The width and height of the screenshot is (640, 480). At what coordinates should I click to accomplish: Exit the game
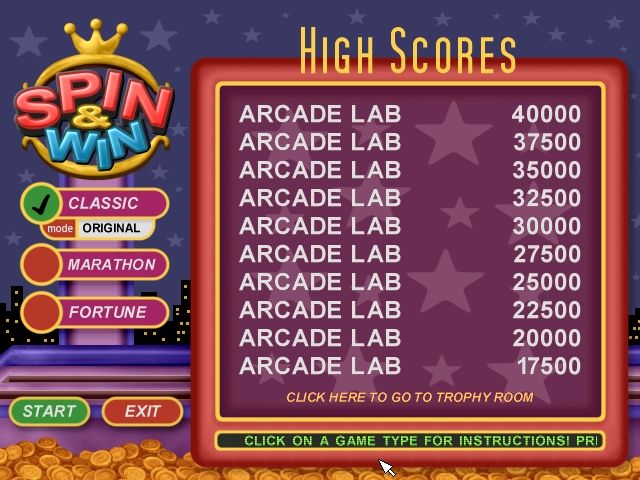[142, 411]
